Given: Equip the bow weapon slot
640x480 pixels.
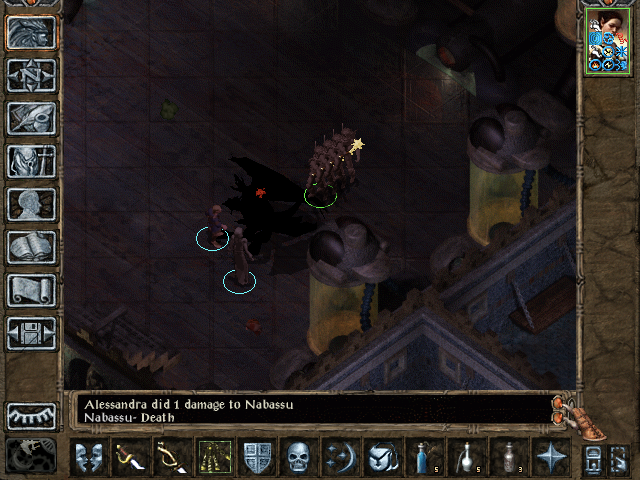Looking at the screenshot, I should tap(173, 457).
